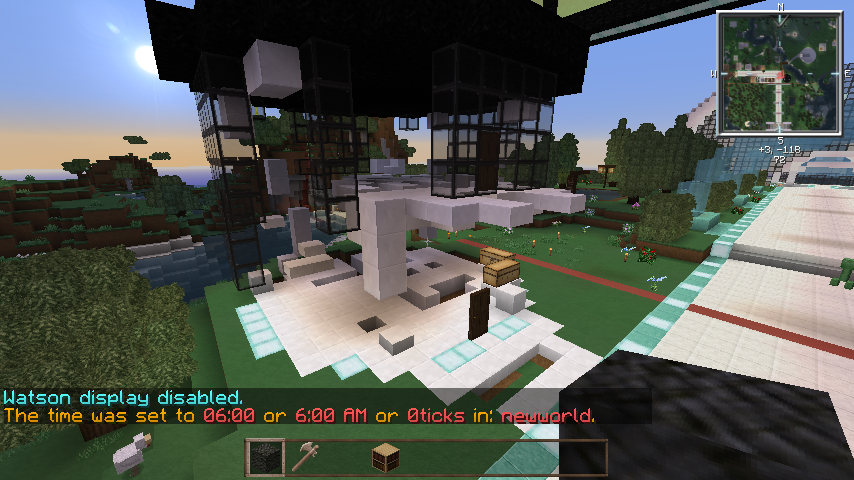Open the minimap in the corner
Screen dimensions: 854x480
tap(780, 73)
